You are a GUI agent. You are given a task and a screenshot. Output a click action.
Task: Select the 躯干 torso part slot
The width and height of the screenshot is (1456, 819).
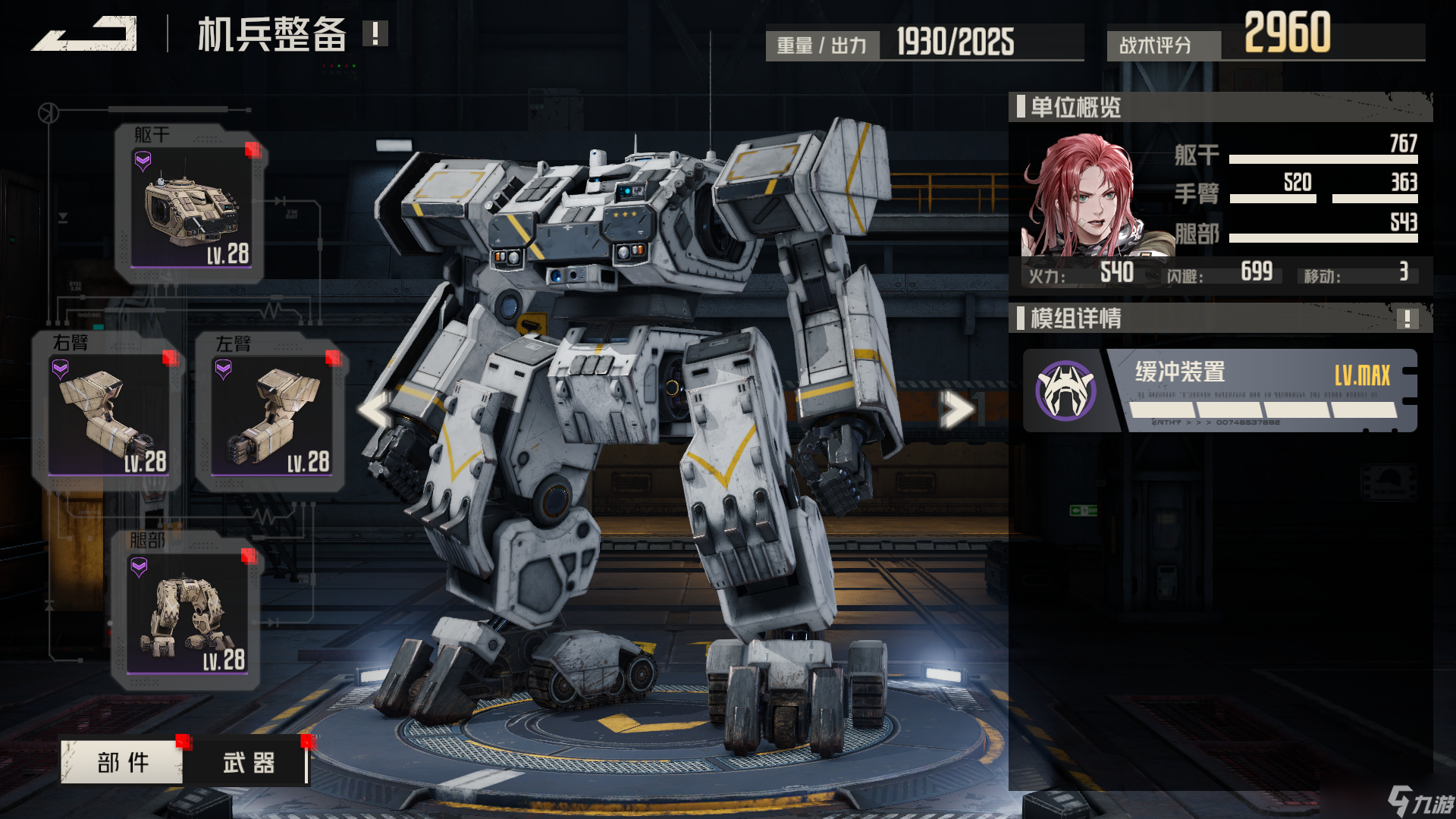tap(190, 205)
